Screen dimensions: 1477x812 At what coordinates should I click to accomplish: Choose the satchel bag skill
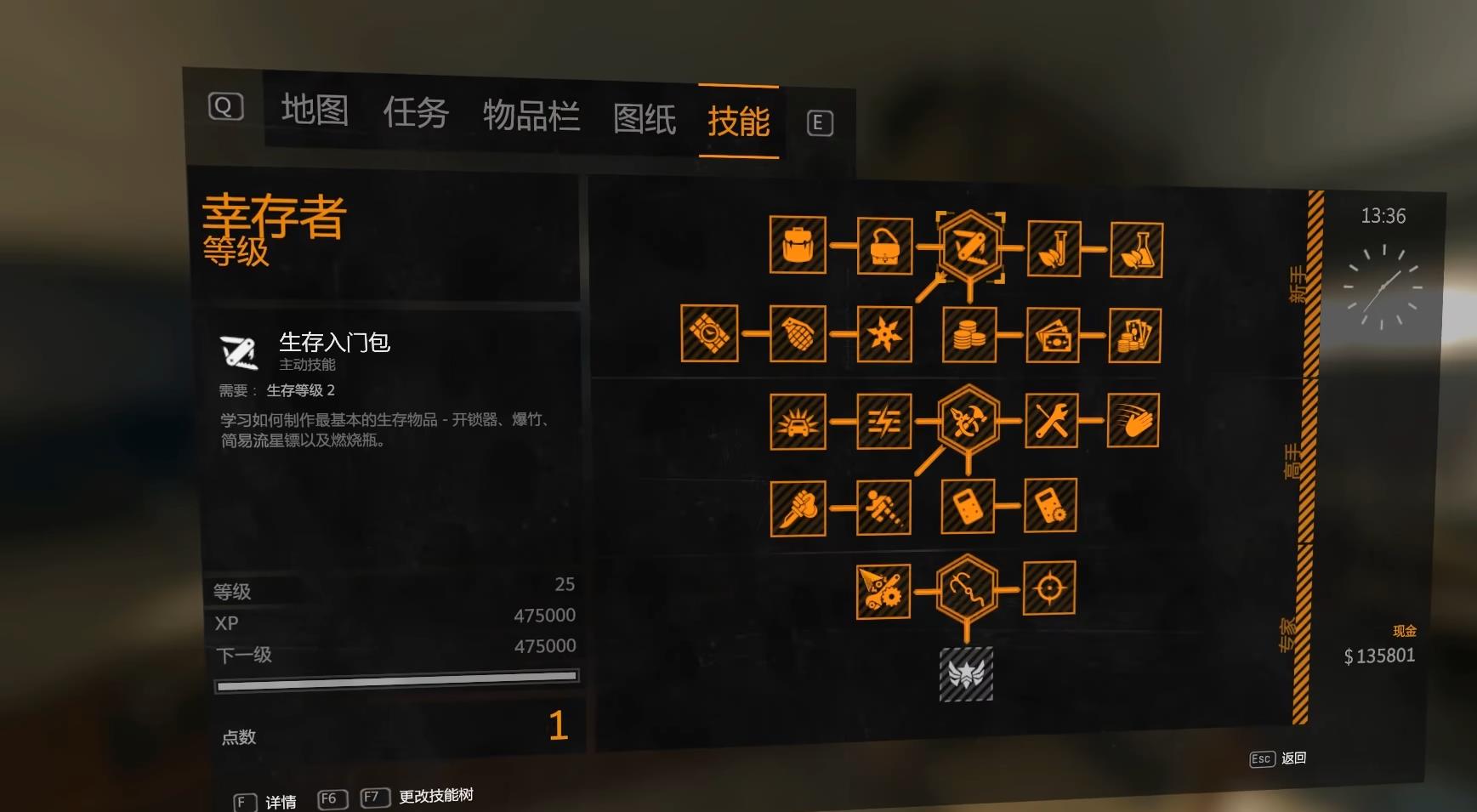tap(884, 247)
